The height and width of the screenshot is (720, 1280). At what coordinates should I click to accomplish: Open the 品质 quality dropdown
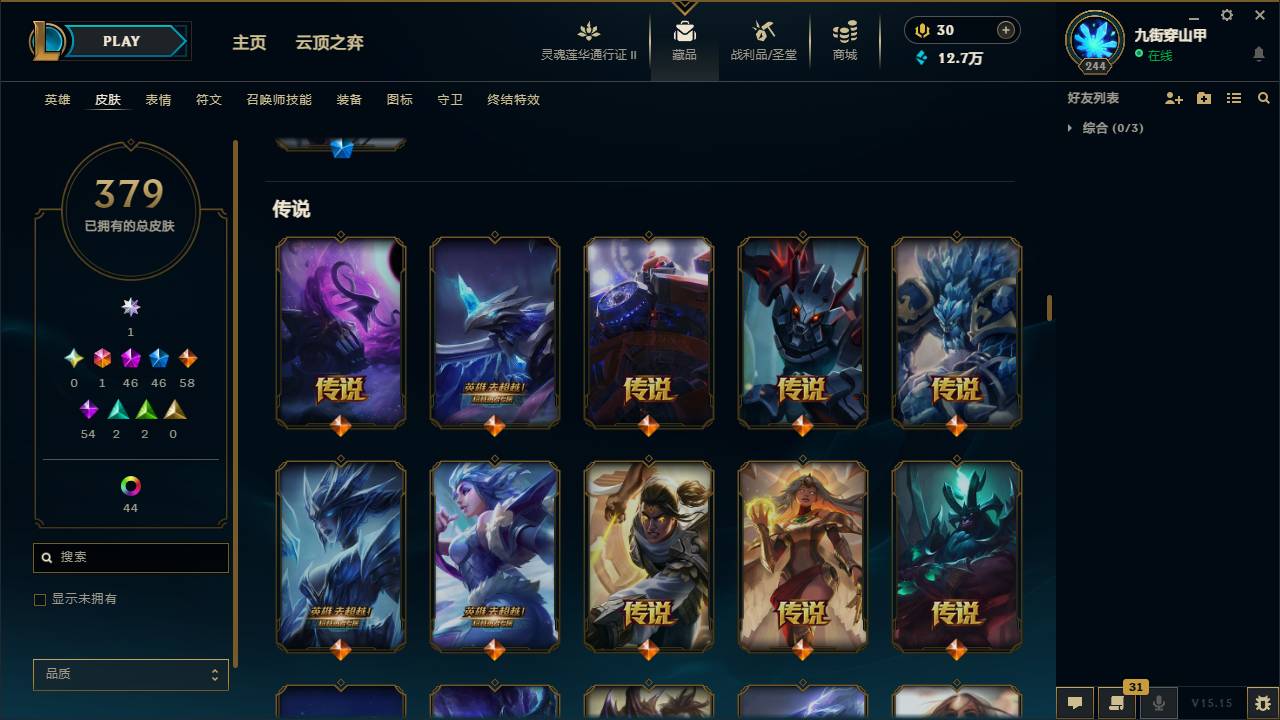[130, 674]
